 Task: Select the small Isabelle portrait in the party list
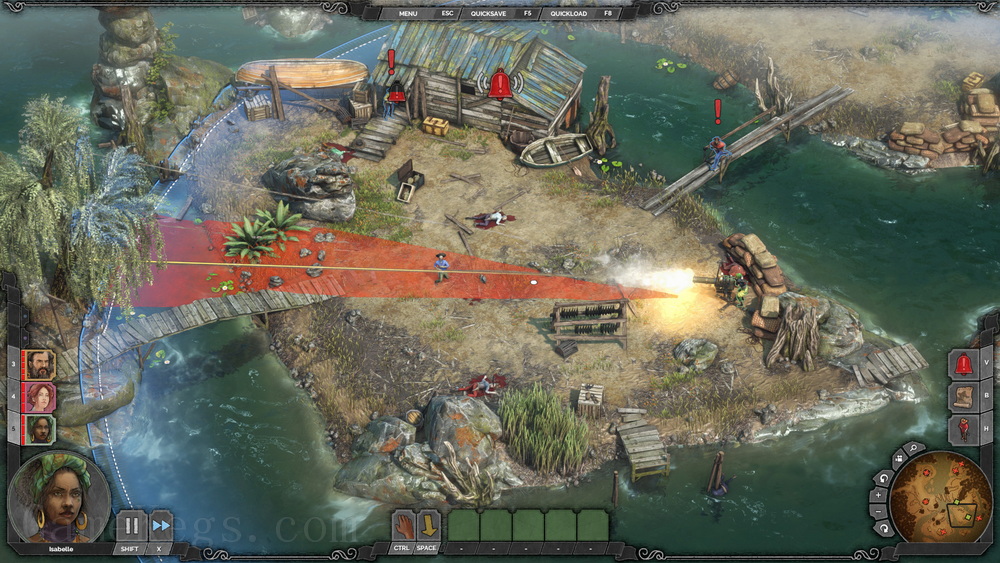pos(39,430)
